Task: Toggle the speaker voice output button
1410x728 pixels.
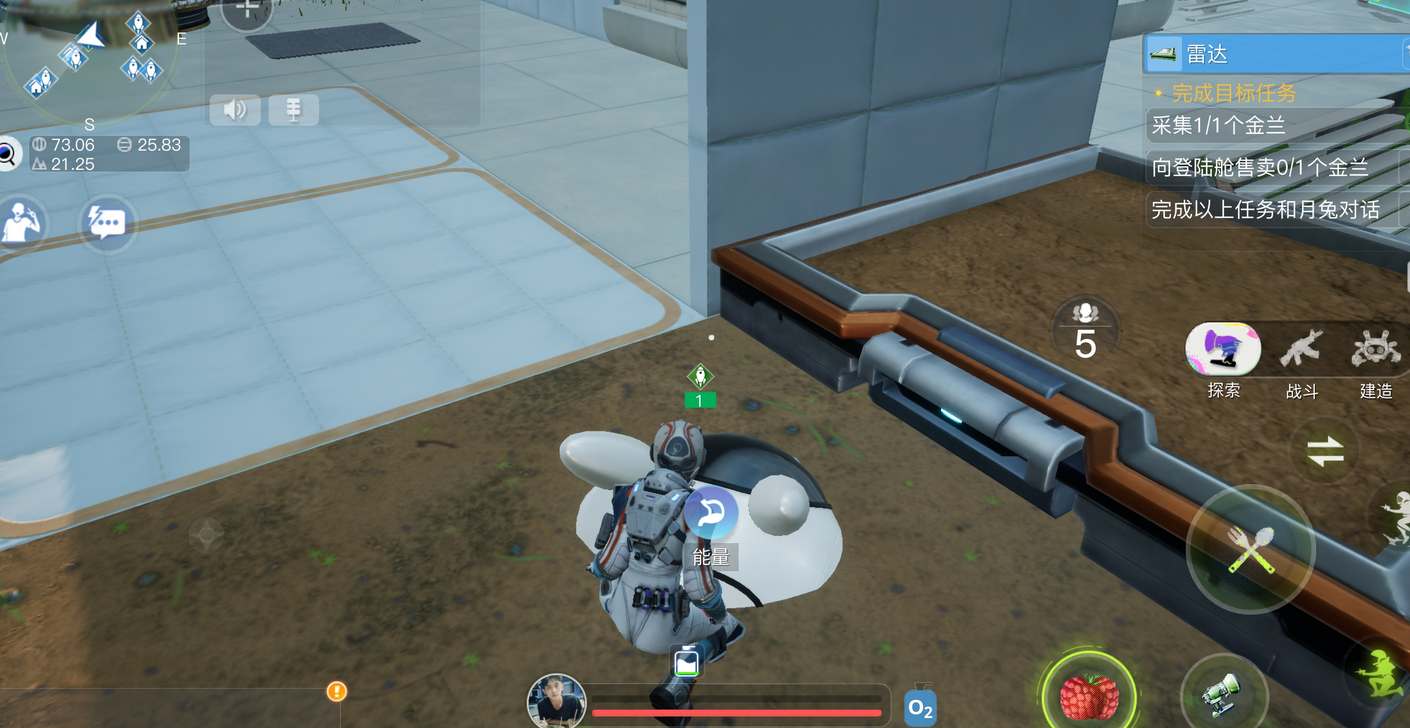Action: click(x=234, y=109)
